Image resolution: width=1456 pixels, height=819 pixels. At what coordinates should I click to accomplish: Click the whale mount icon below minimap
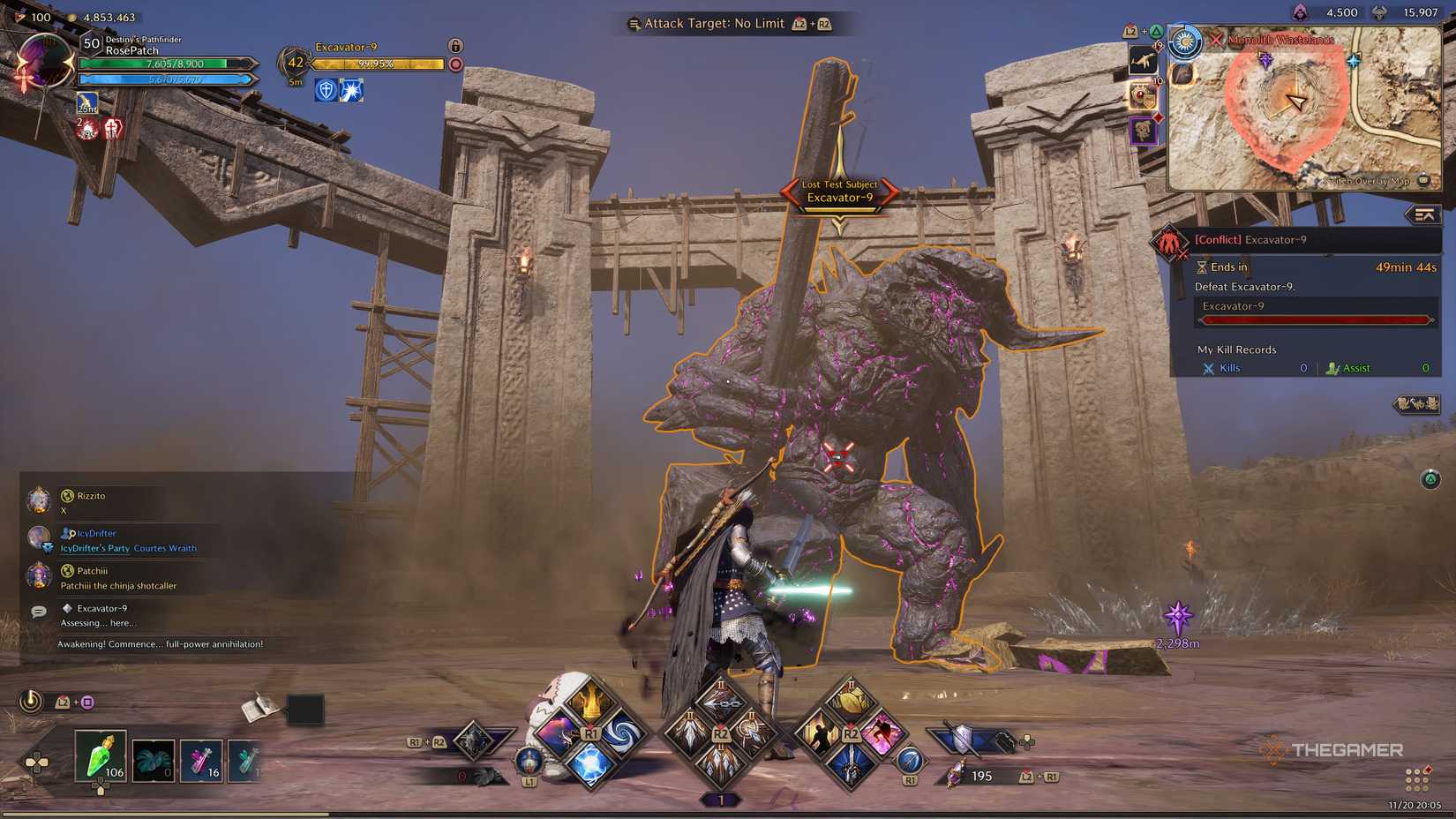[1144, 59]
